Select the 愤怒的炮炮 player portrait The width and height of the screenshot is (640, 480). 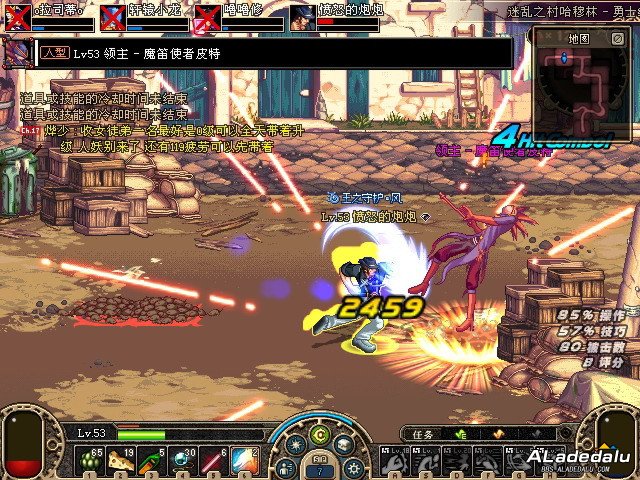[x=302, y=17]
